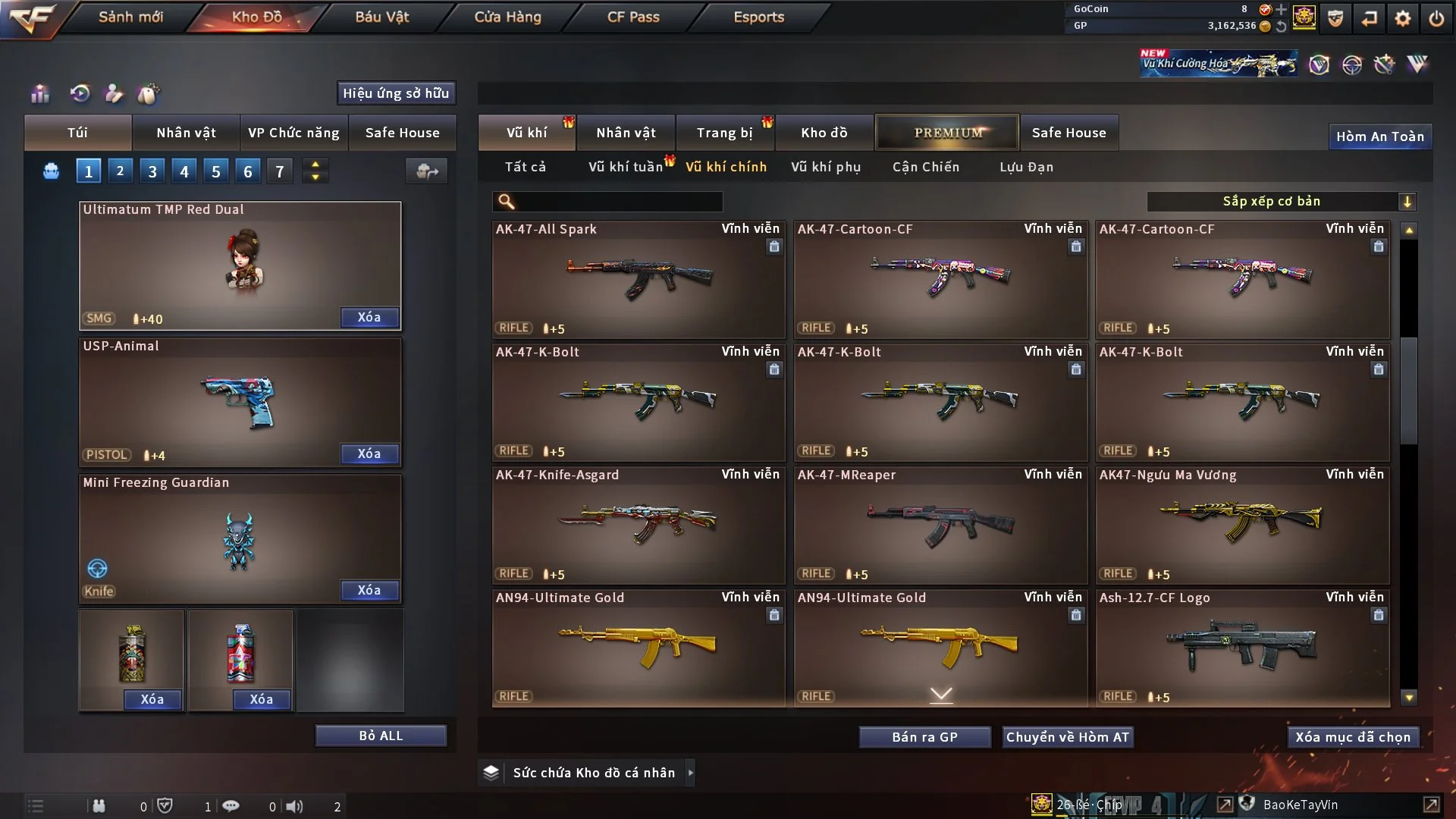Unequip everything with Bỏ ALL

point(381,736)
